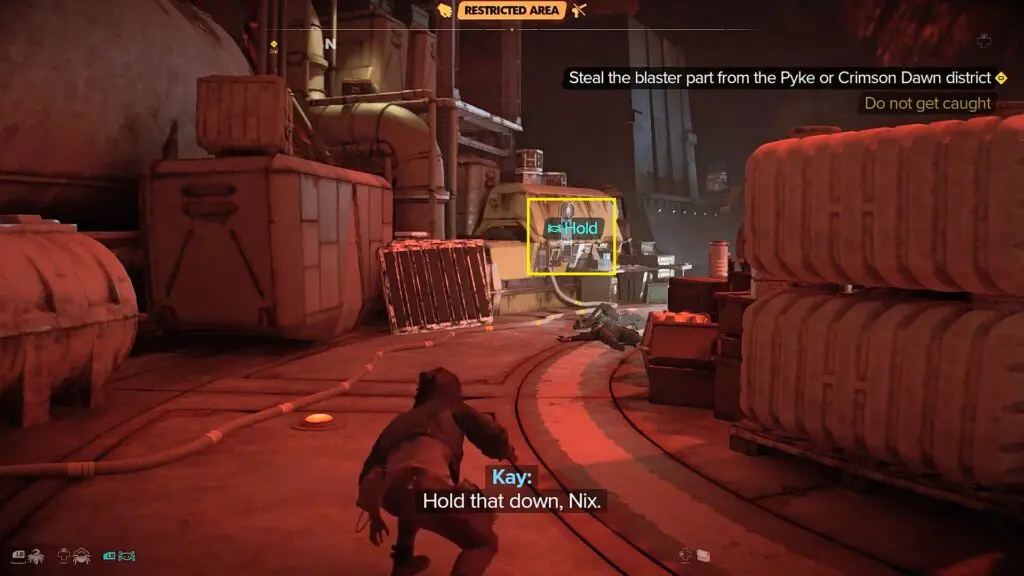Click the yellow quest marker diamond on the objective
This screenshot has width=1024, height=576.
coord(1001,77)
